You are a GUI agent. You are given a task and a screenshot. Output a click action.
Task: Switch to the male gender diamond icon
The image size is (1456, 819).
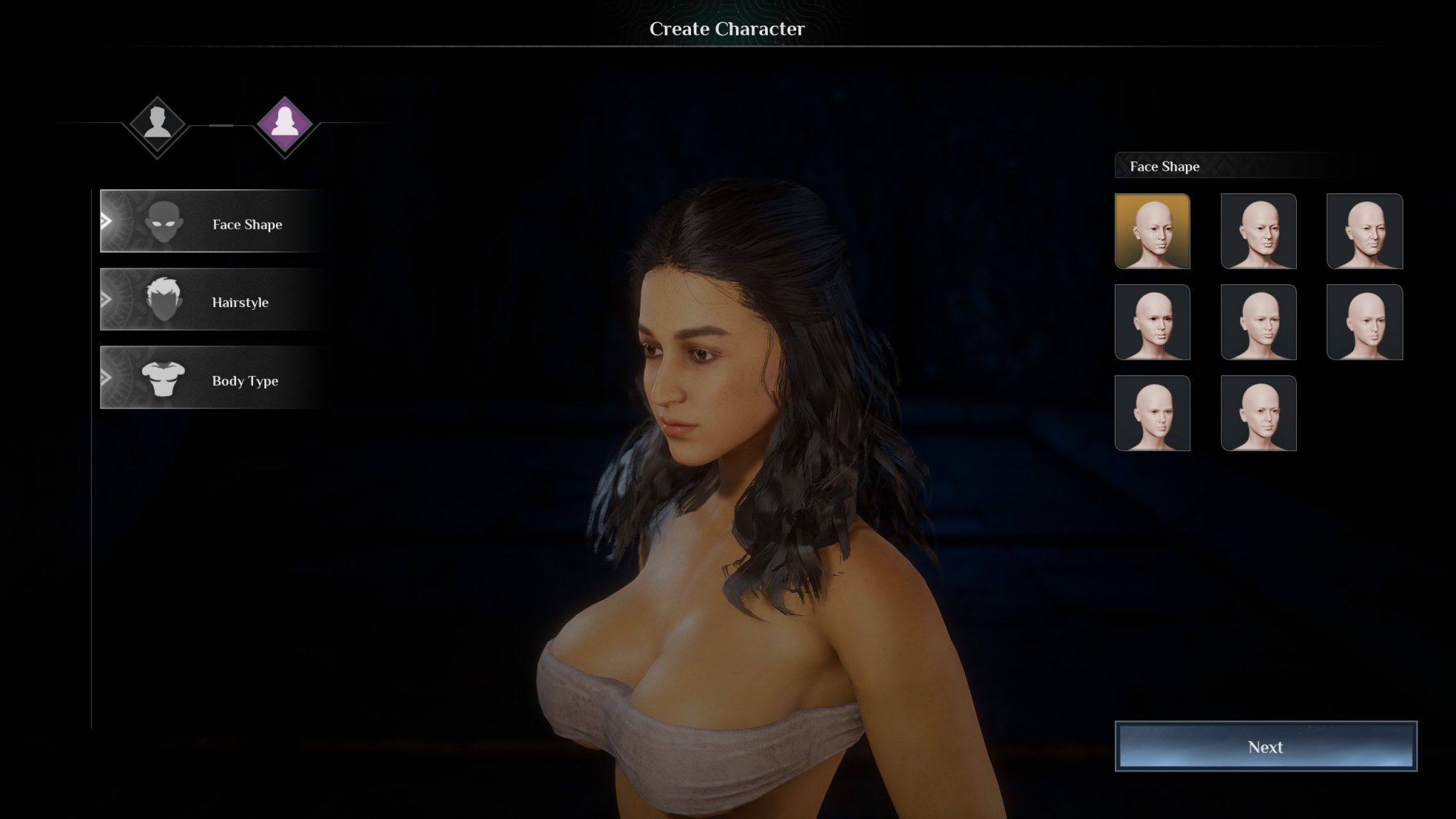click(157, 124)
